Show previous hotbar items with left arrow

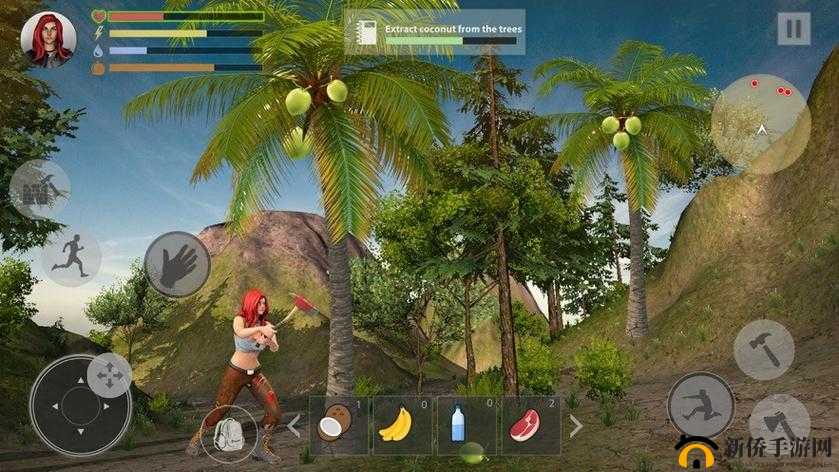point(294,426)
